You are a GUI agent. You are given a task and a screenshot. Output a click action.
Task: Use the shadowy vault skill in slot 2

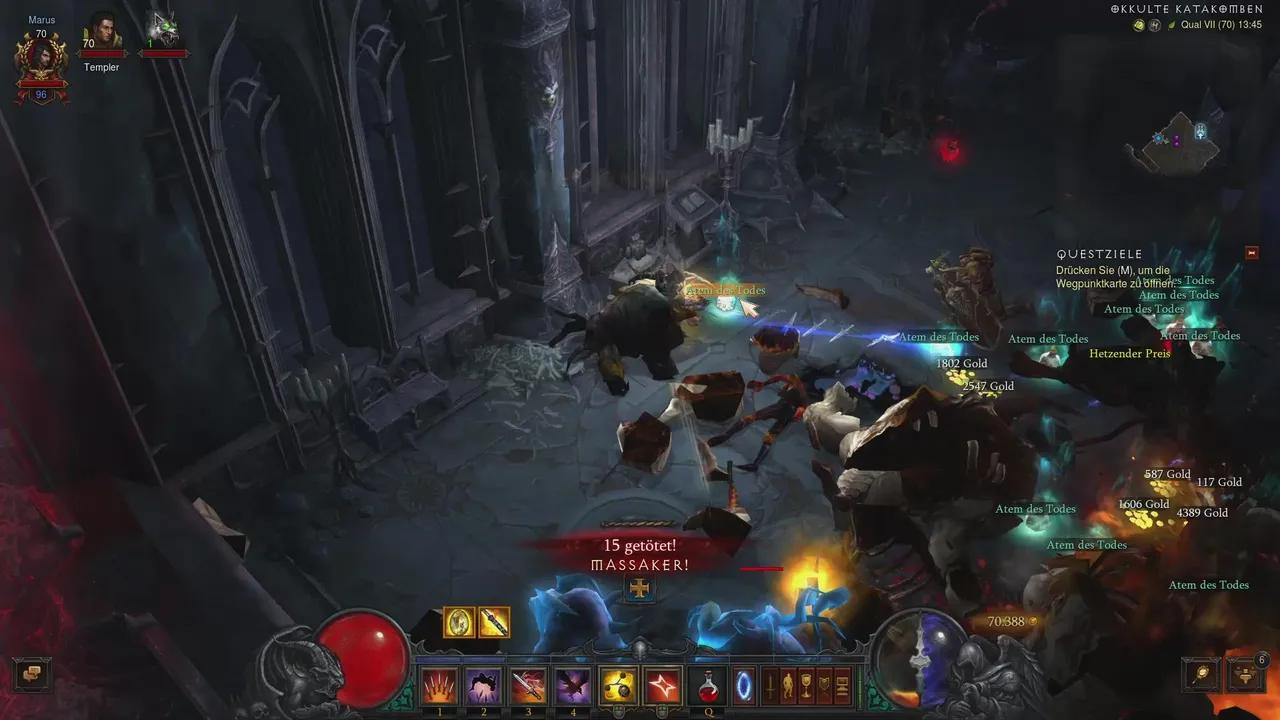tap(484, 685)
